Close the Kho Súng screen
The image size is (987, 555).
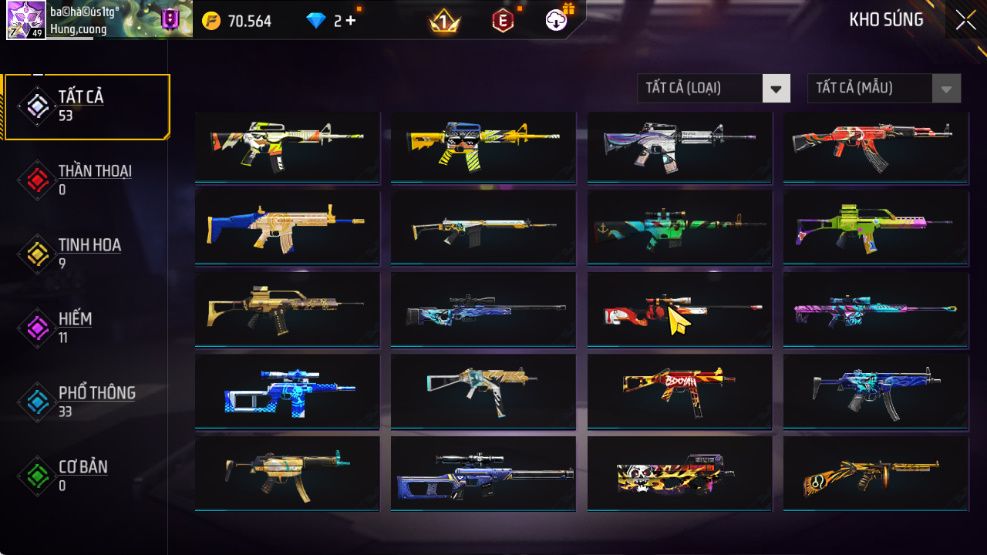coord(964,20)
